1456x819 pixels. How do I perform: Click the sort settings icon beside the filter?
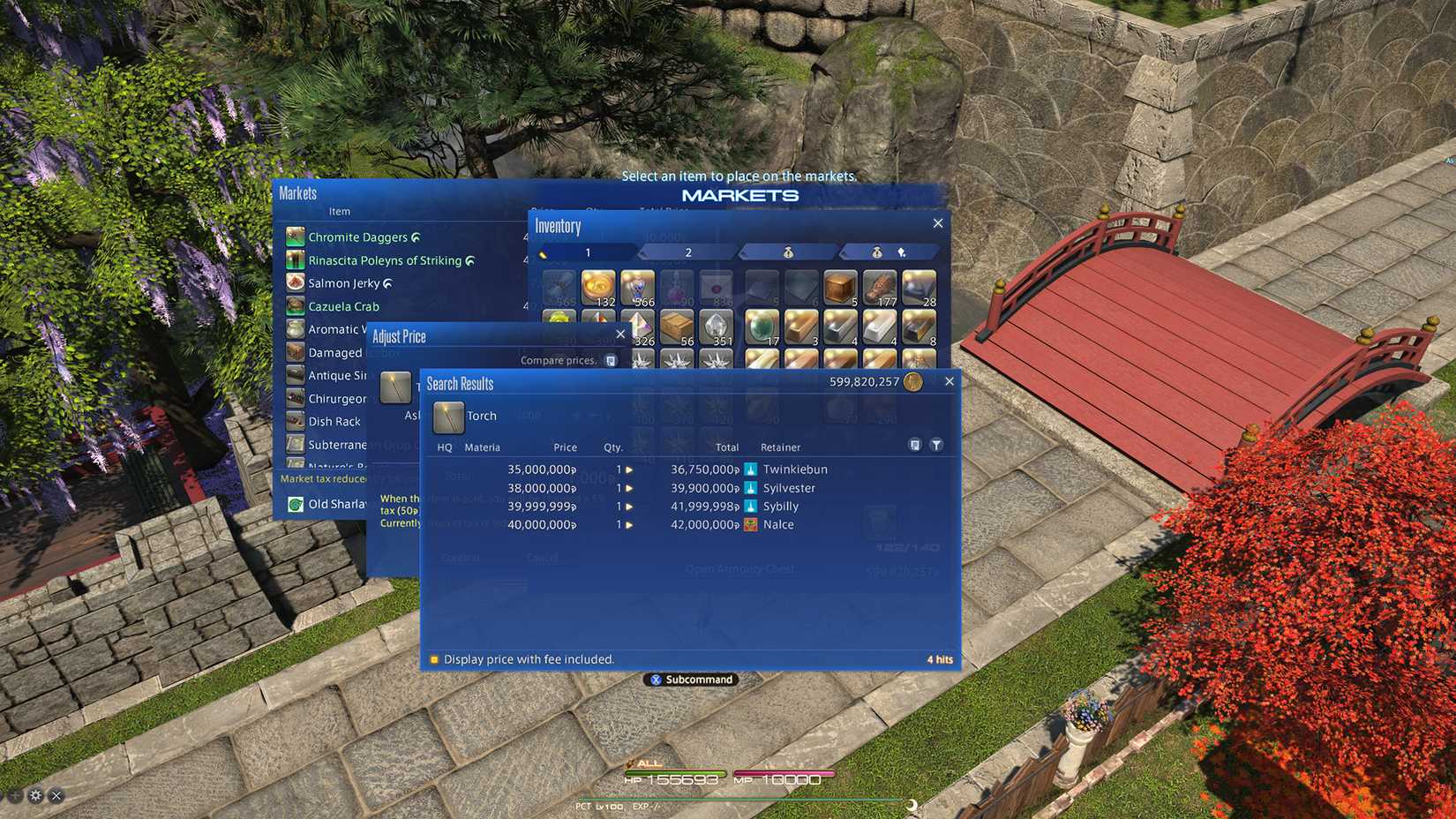coord(915,445)
